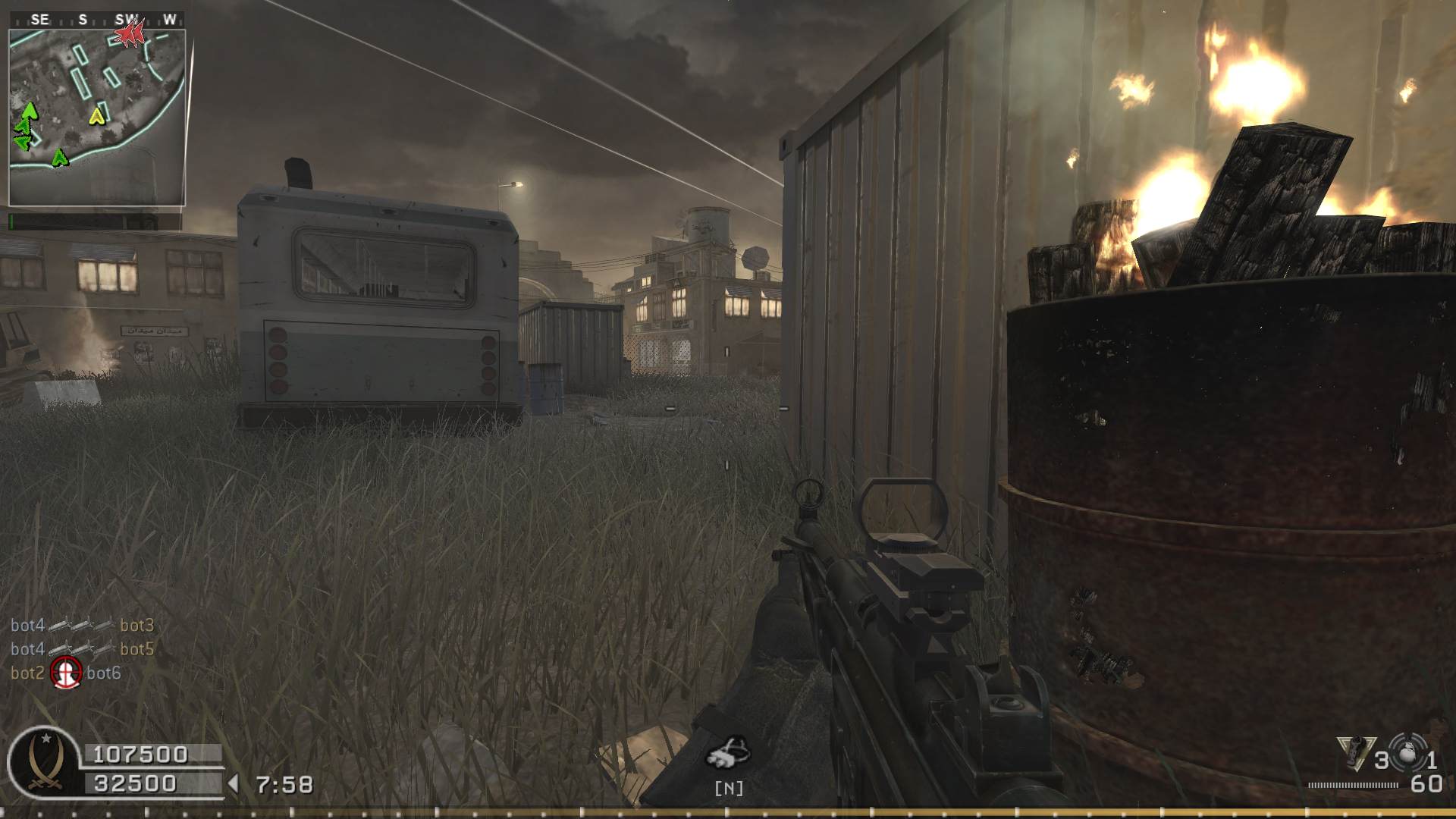This screenshot has height=819, width=1456.
Task: Click the compass heading strip
Action: (96, 20)
